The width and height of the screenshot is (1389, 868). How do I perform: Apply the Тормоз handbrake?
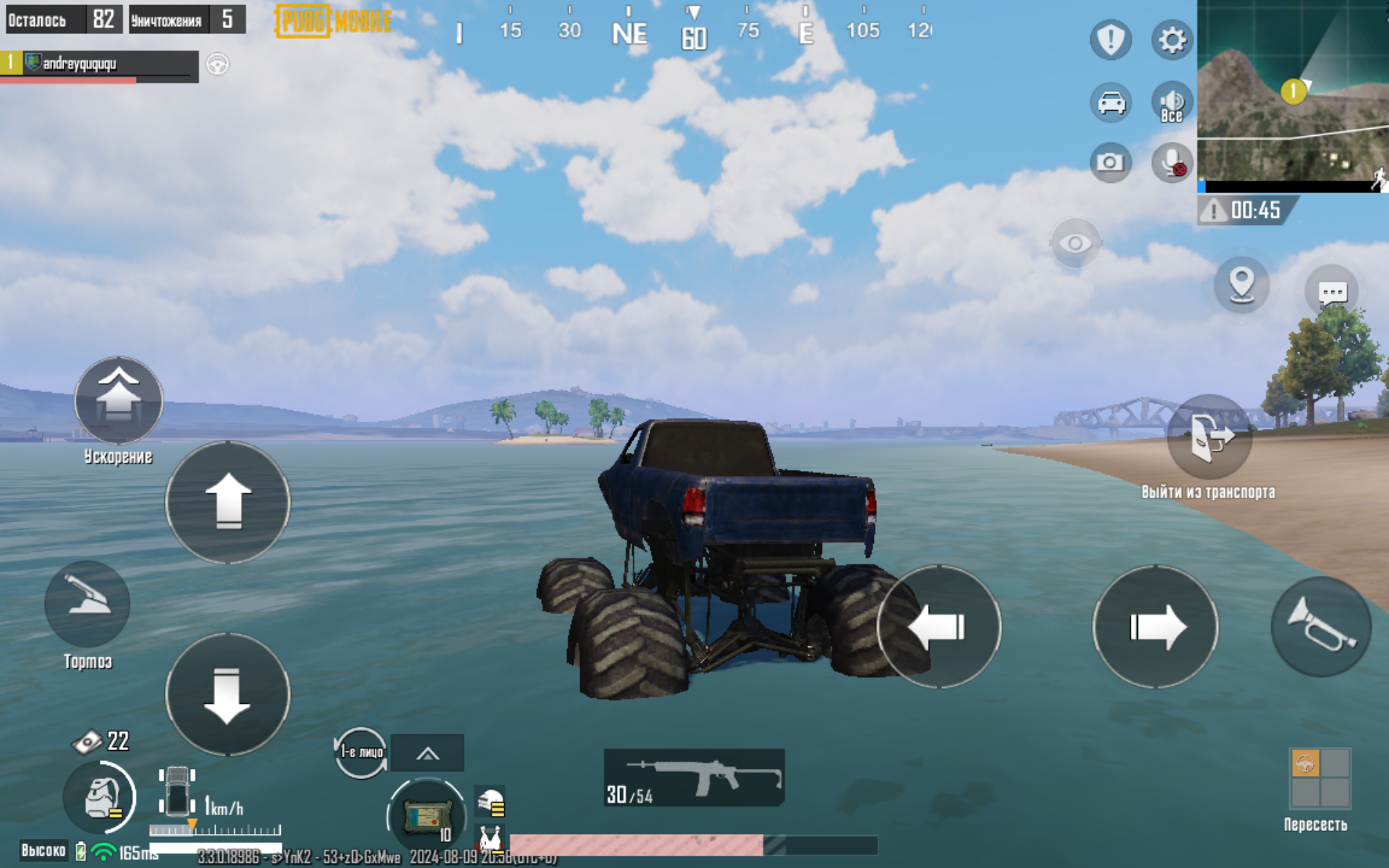(x=88, y=603)
